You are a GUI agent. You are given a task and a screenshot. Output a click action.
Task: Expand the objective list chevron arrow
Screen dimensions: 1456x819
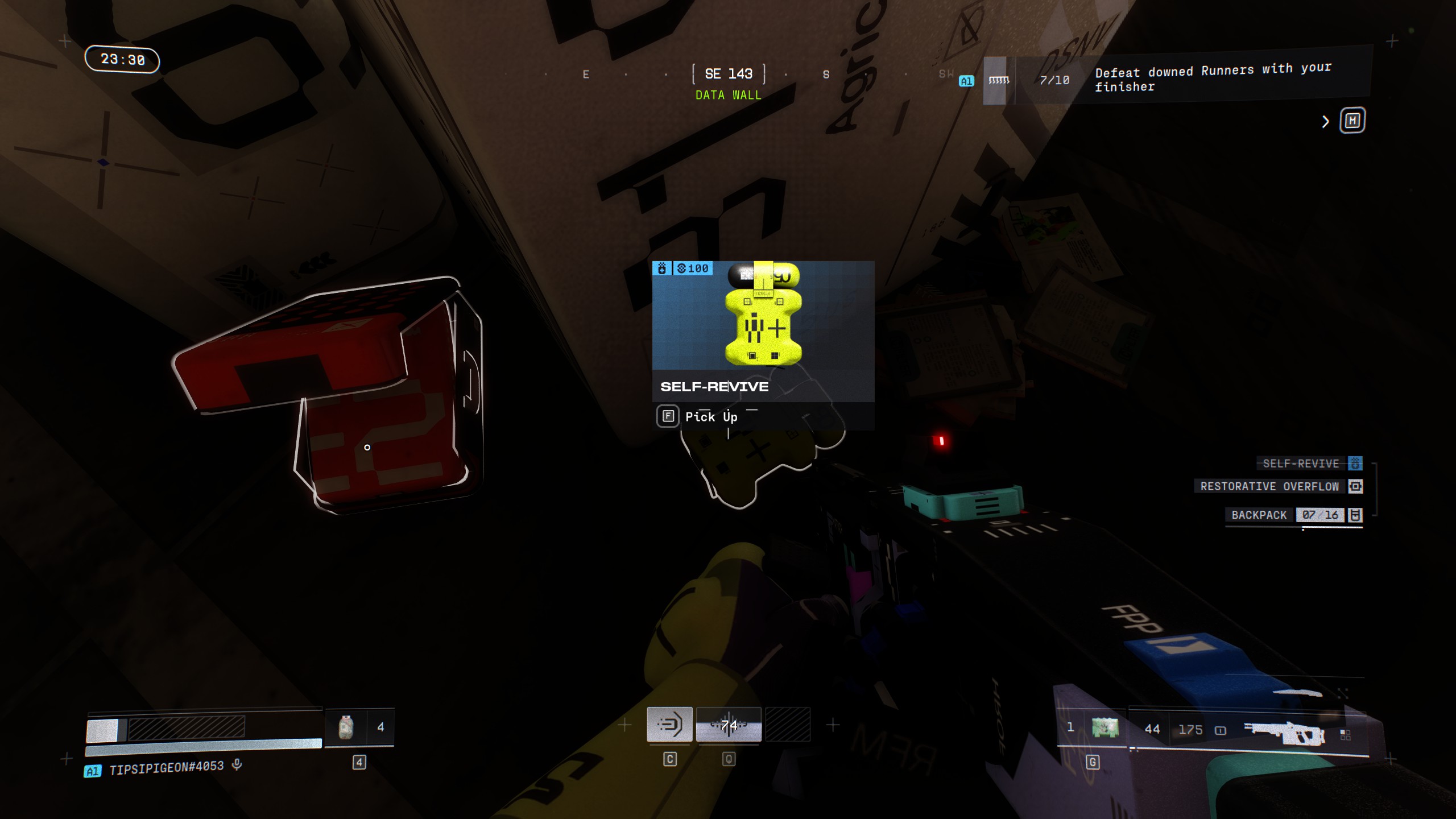tap(1326, 122)
